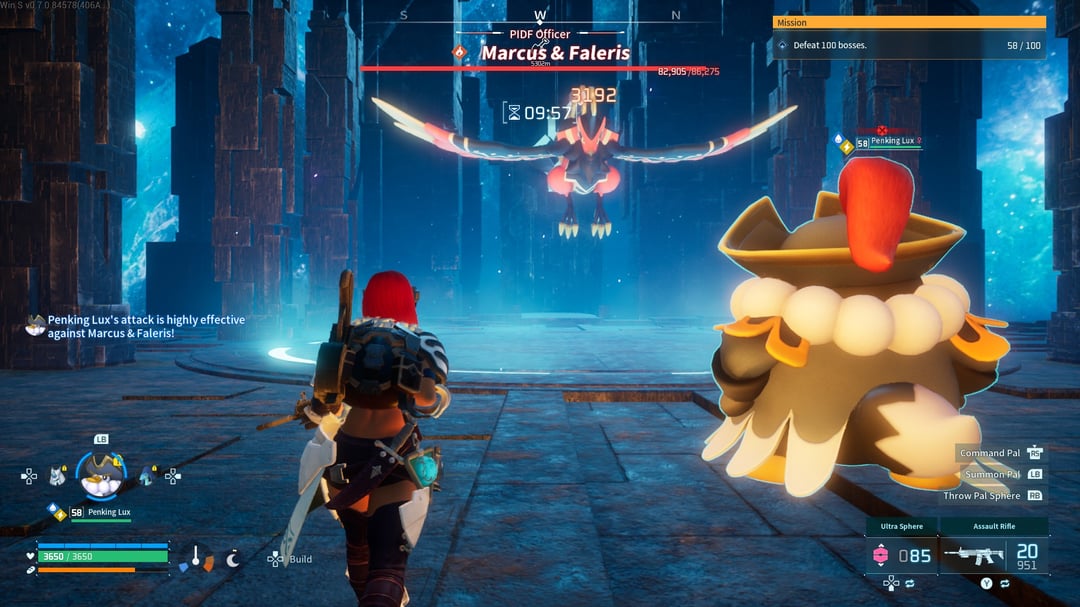The image size is (1080, 607).
Task: Switch to the next blue hooded pal
Action: click(x=147, y=476)
